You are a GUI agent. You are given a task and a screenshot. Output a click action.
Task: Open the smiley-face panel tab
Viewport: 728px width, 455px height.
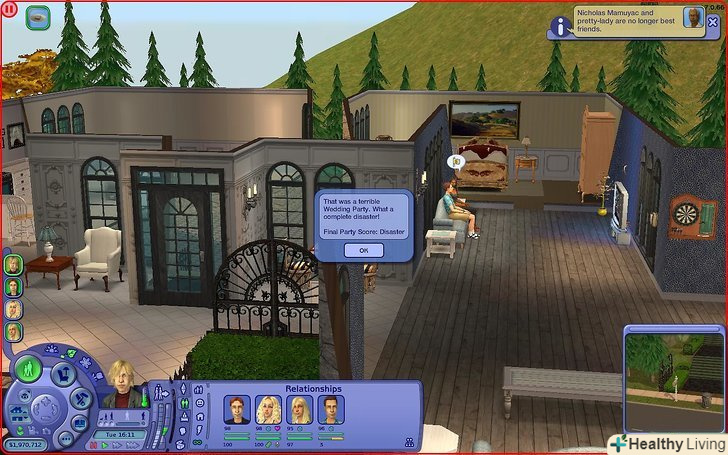click(200, 403)
